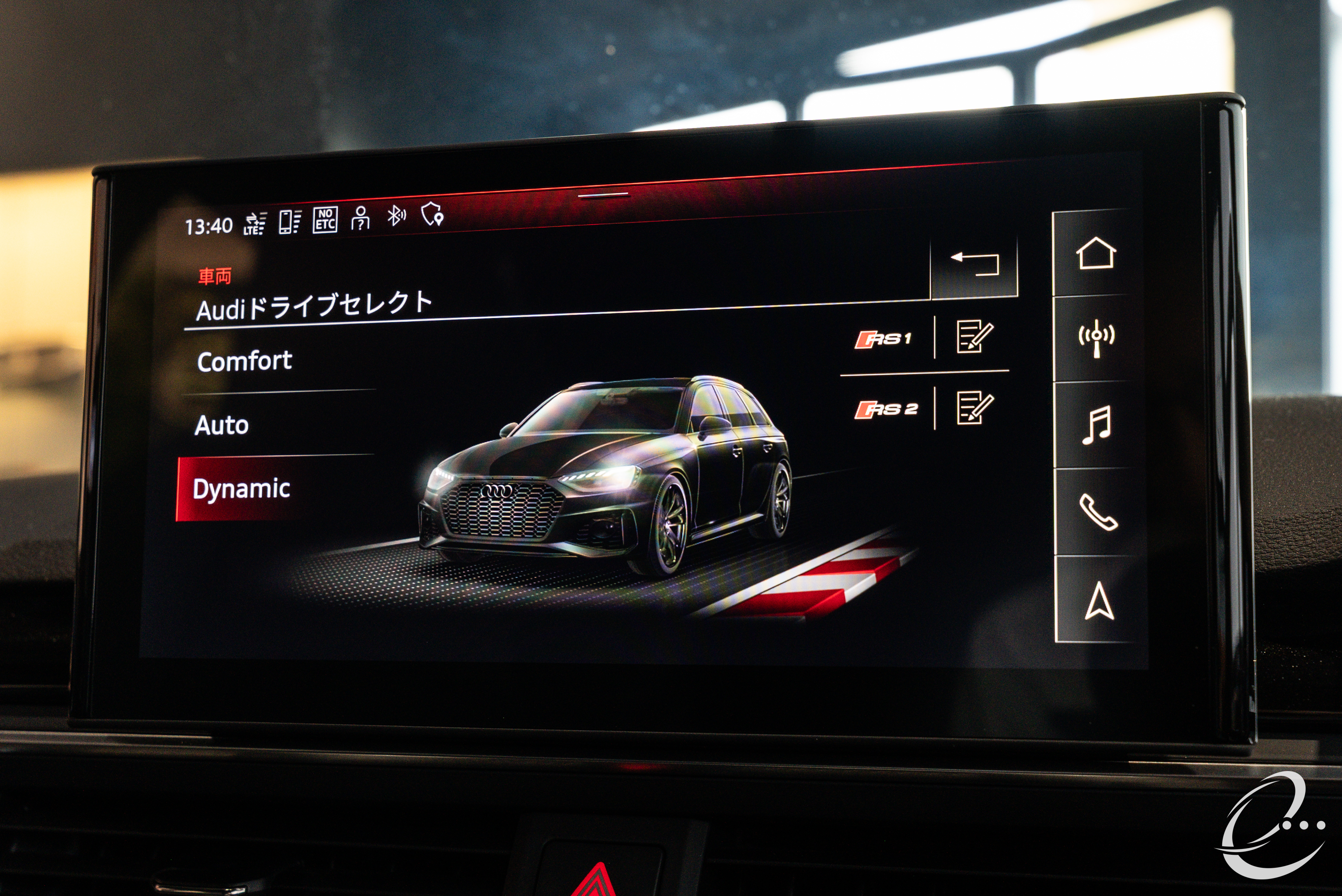Viewport: 1342px width, 896px height.
Task: Activate the Dynamic drive mode
Action: 241,490
